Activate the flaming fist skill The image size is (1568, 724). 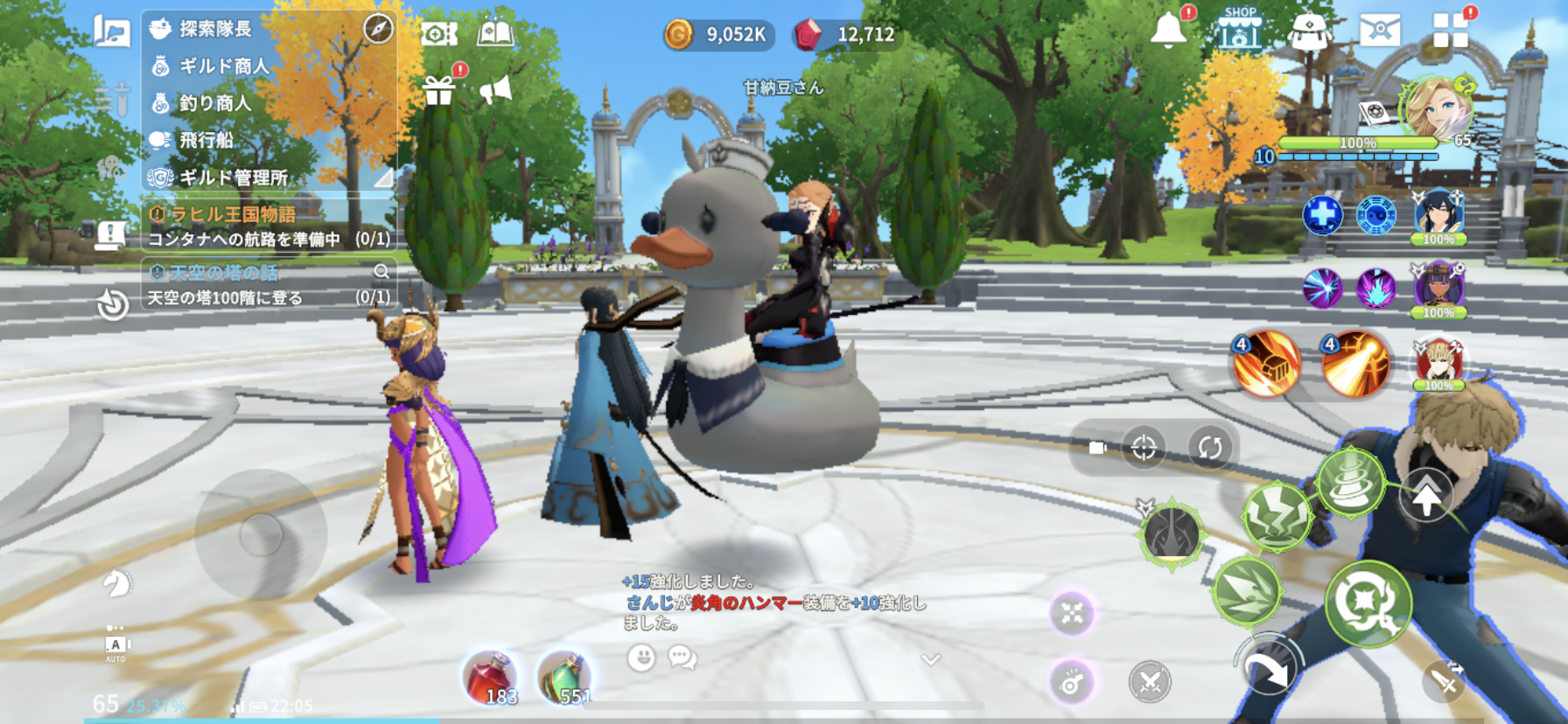(x=1266, y=364)
